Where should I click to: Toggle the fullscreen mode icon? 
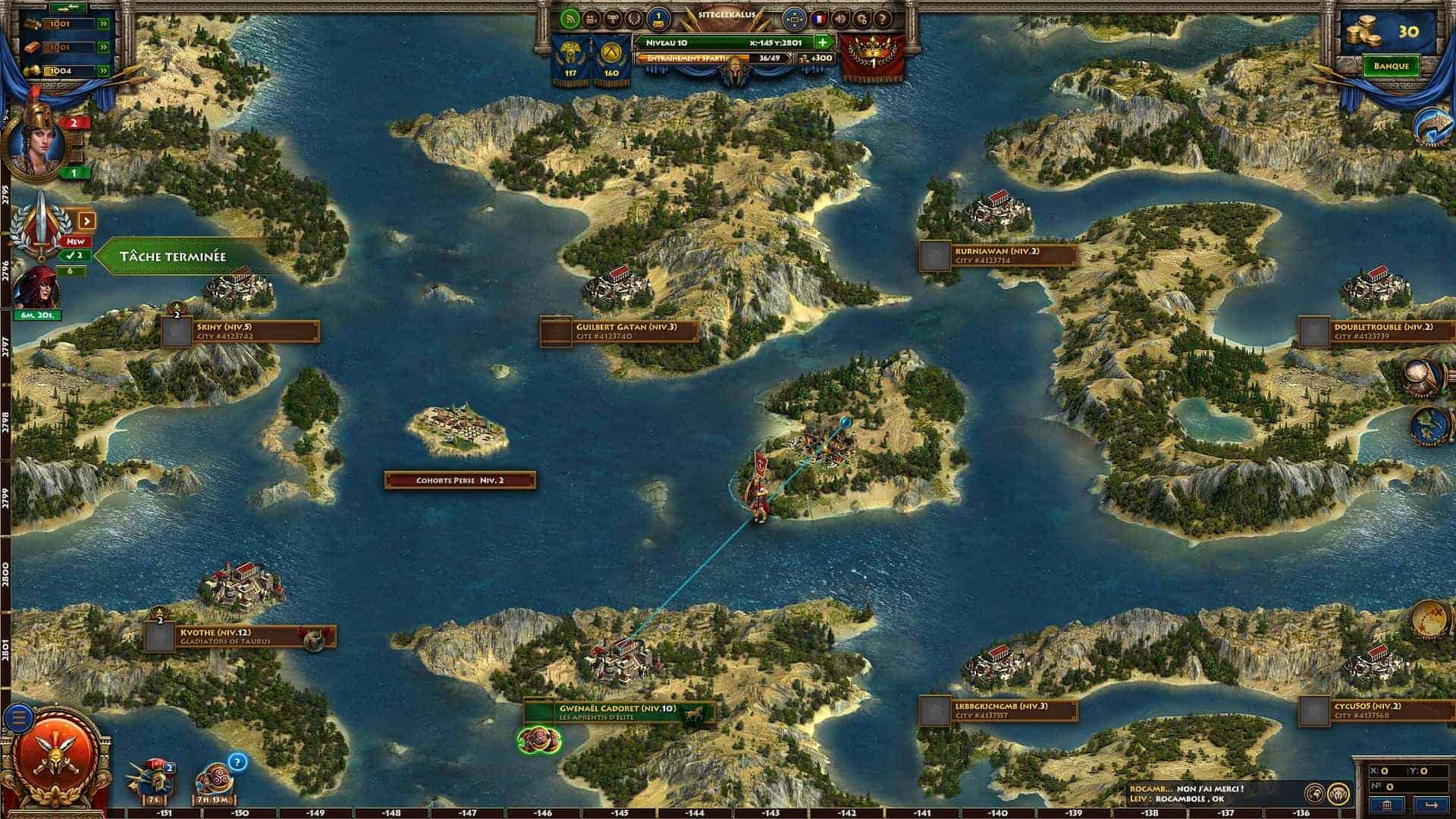click(793, 18)
